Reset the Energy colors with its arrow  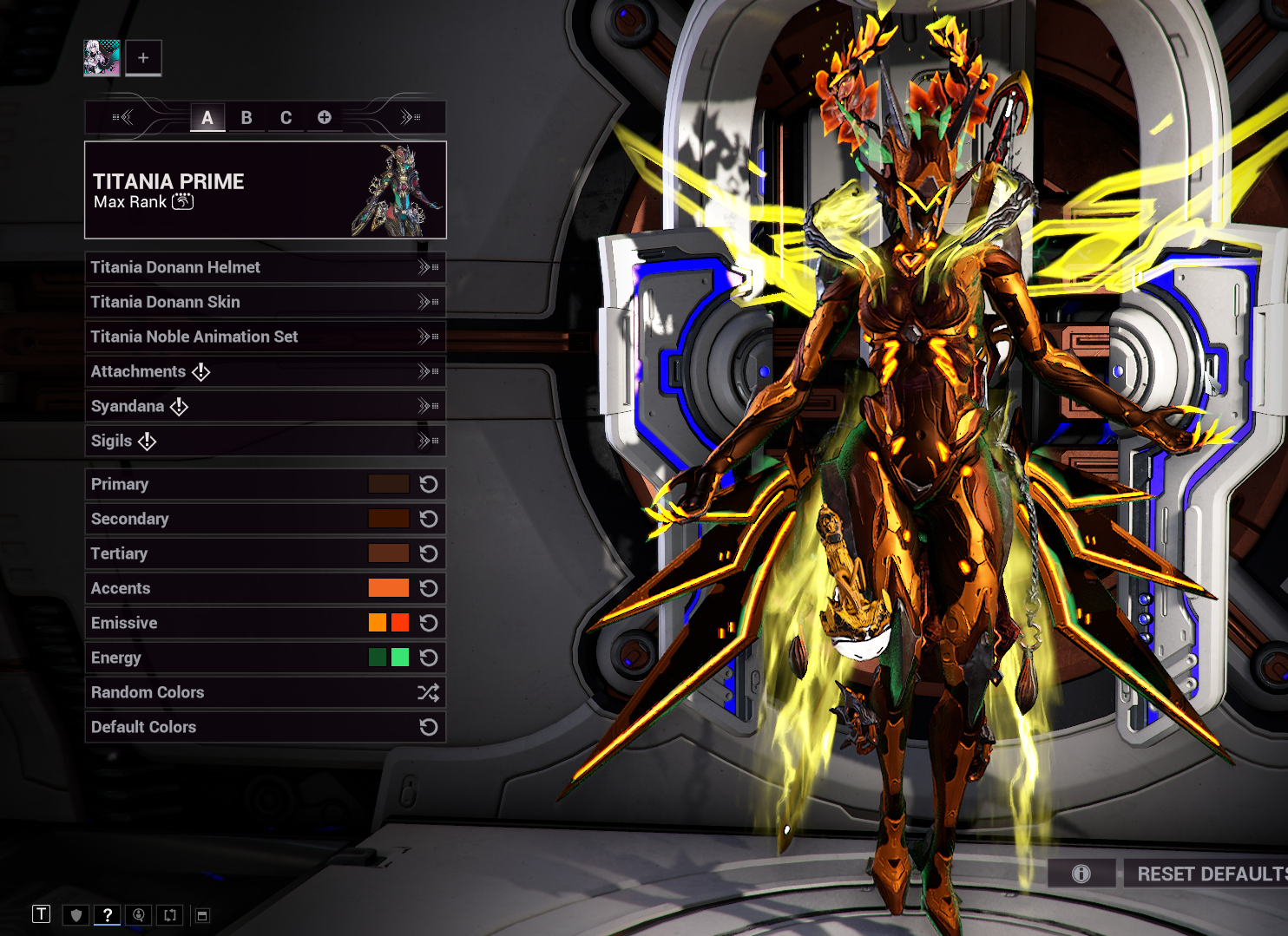[x=429, y=658]
